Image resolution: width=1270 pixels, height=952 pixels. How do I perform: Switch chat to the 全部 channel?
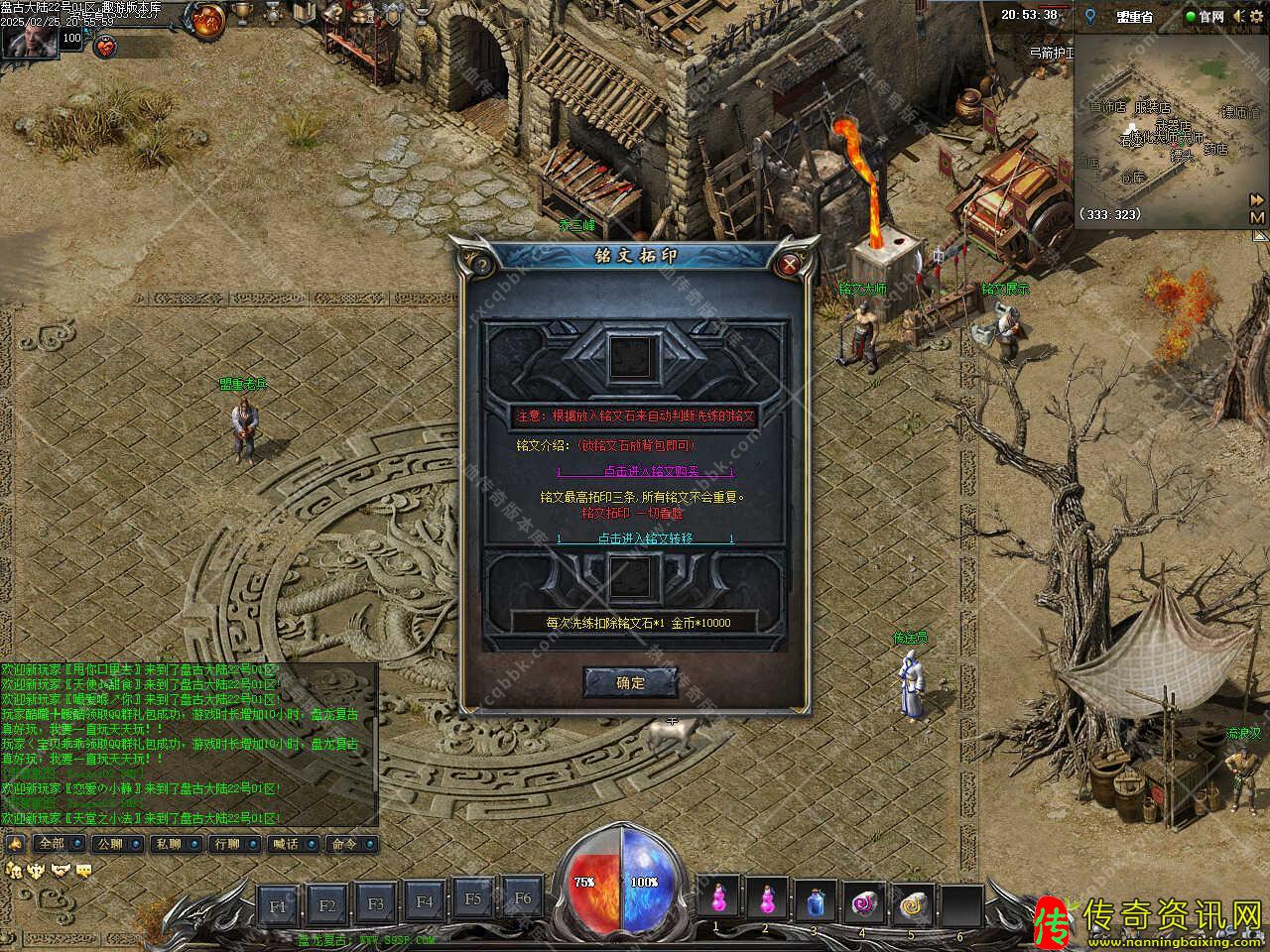point(51,844)
